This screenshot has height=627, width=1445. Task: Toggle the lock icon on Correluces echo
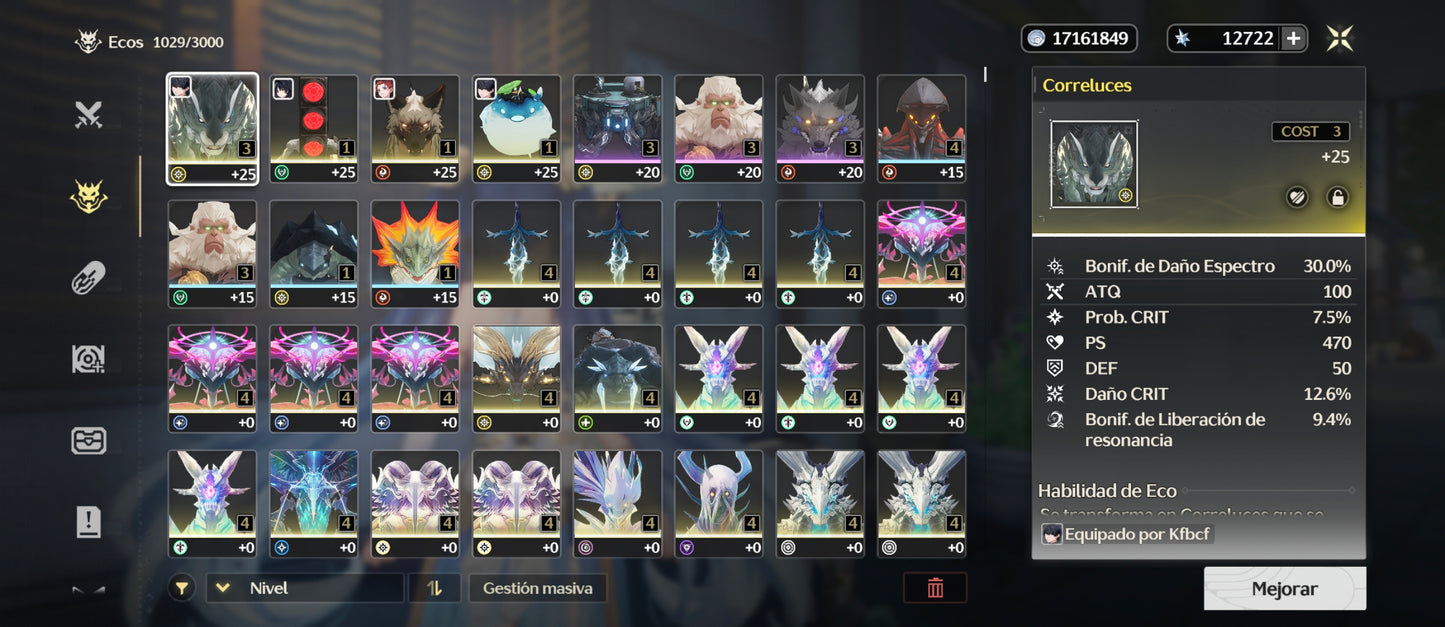1337,197
